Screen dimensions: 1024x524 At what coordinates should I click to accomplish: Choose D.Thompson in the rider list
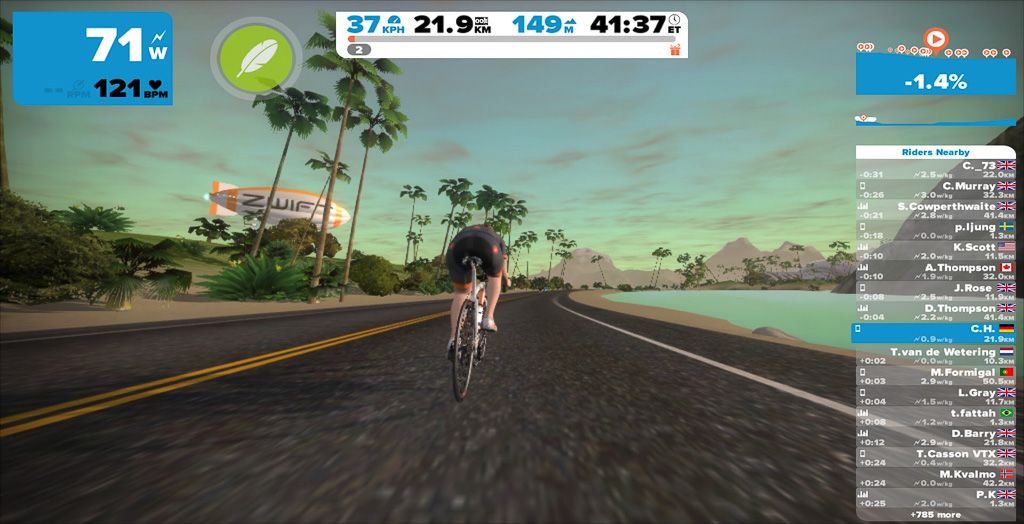[935, 313]
